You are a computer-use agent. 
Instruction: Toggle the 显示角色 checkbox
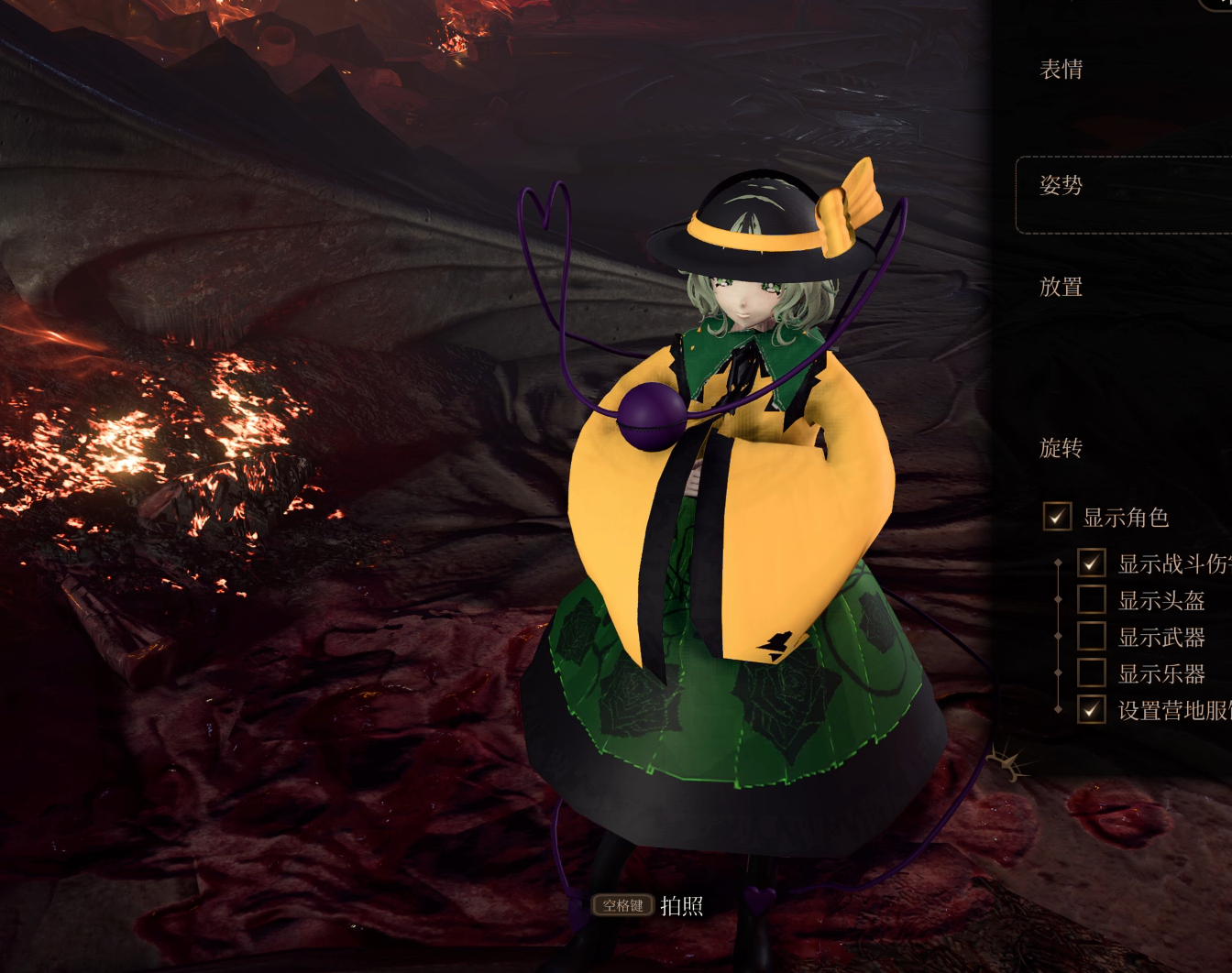(x=1057, y=517)
